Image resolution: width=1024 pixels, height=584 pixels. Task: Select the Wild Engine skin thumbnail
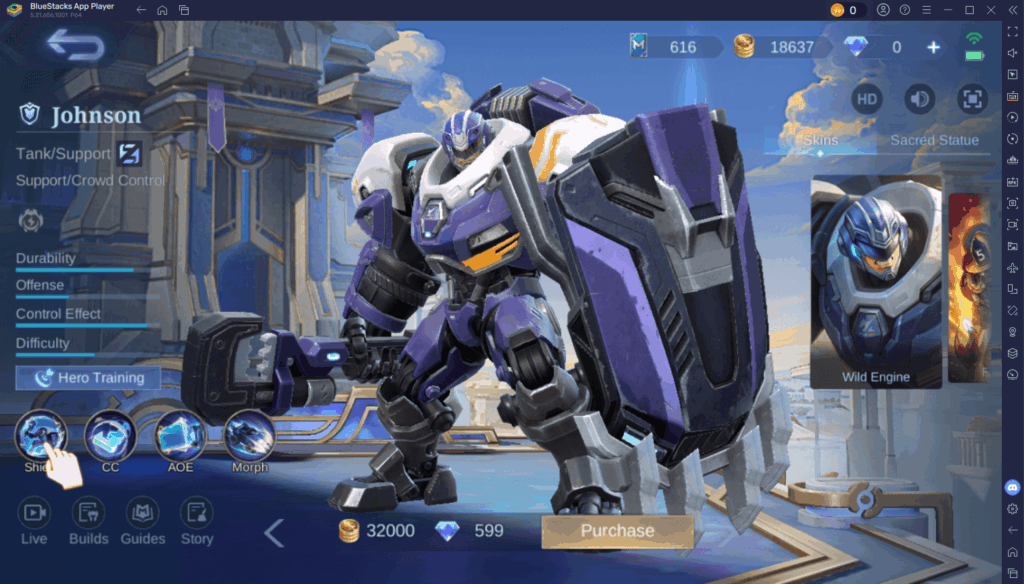point(876,282)
